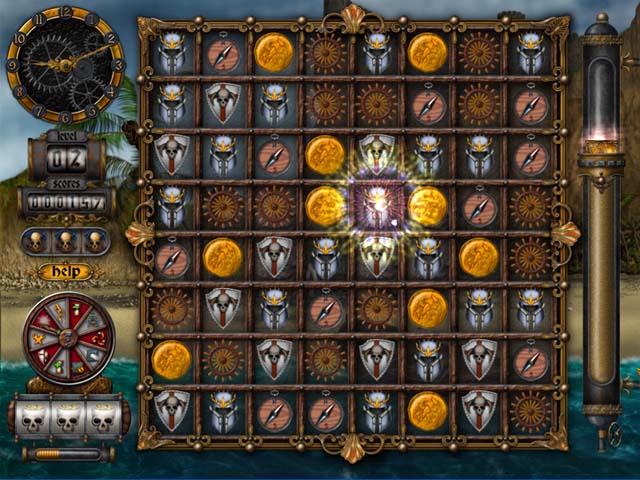Image resolution: width=640 pixels, height=480 pixels.
Task: Open the help screen
Action: [x=65, y=271]
